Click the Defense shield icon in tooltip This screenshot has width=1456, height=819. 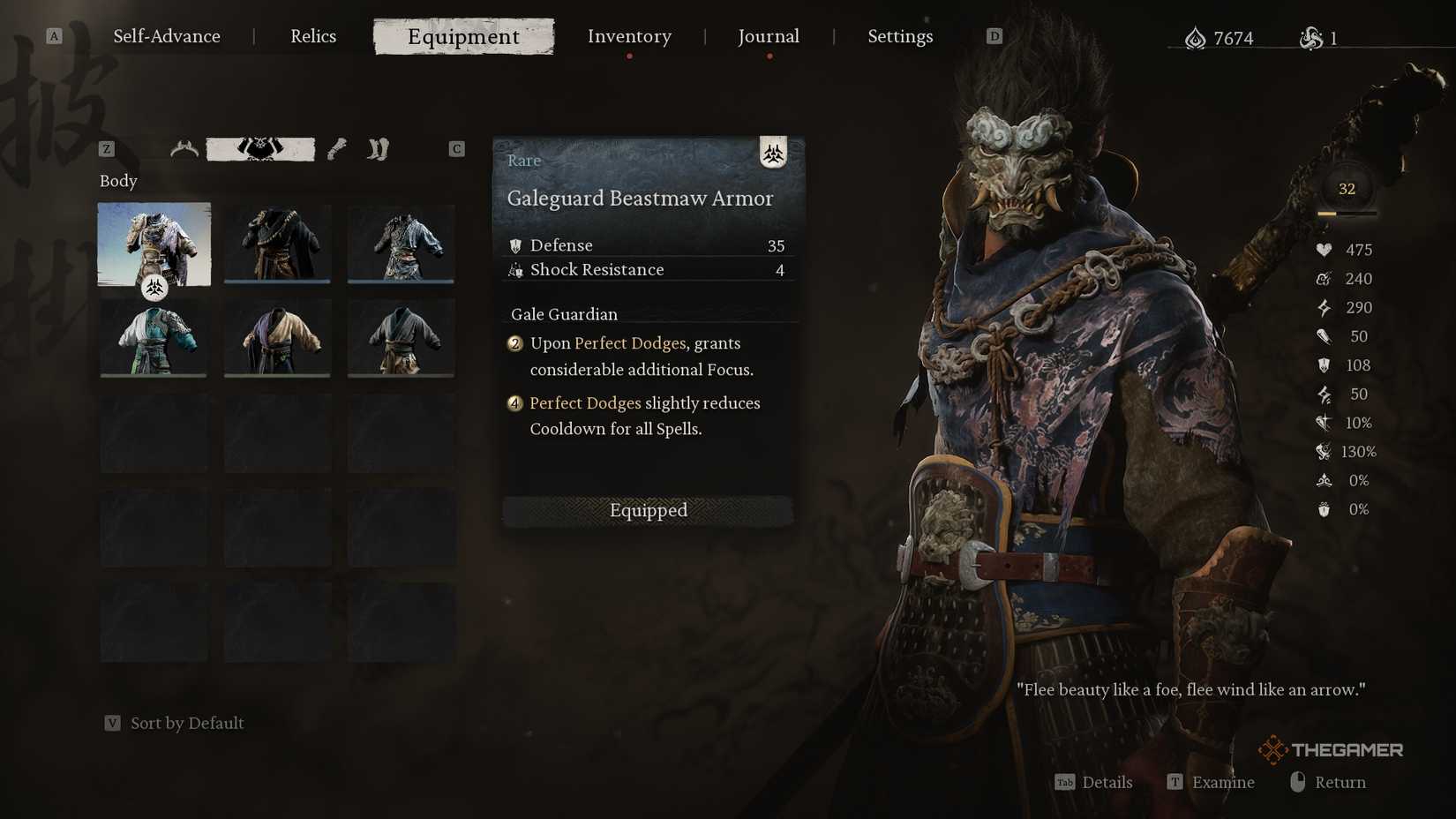515,245
